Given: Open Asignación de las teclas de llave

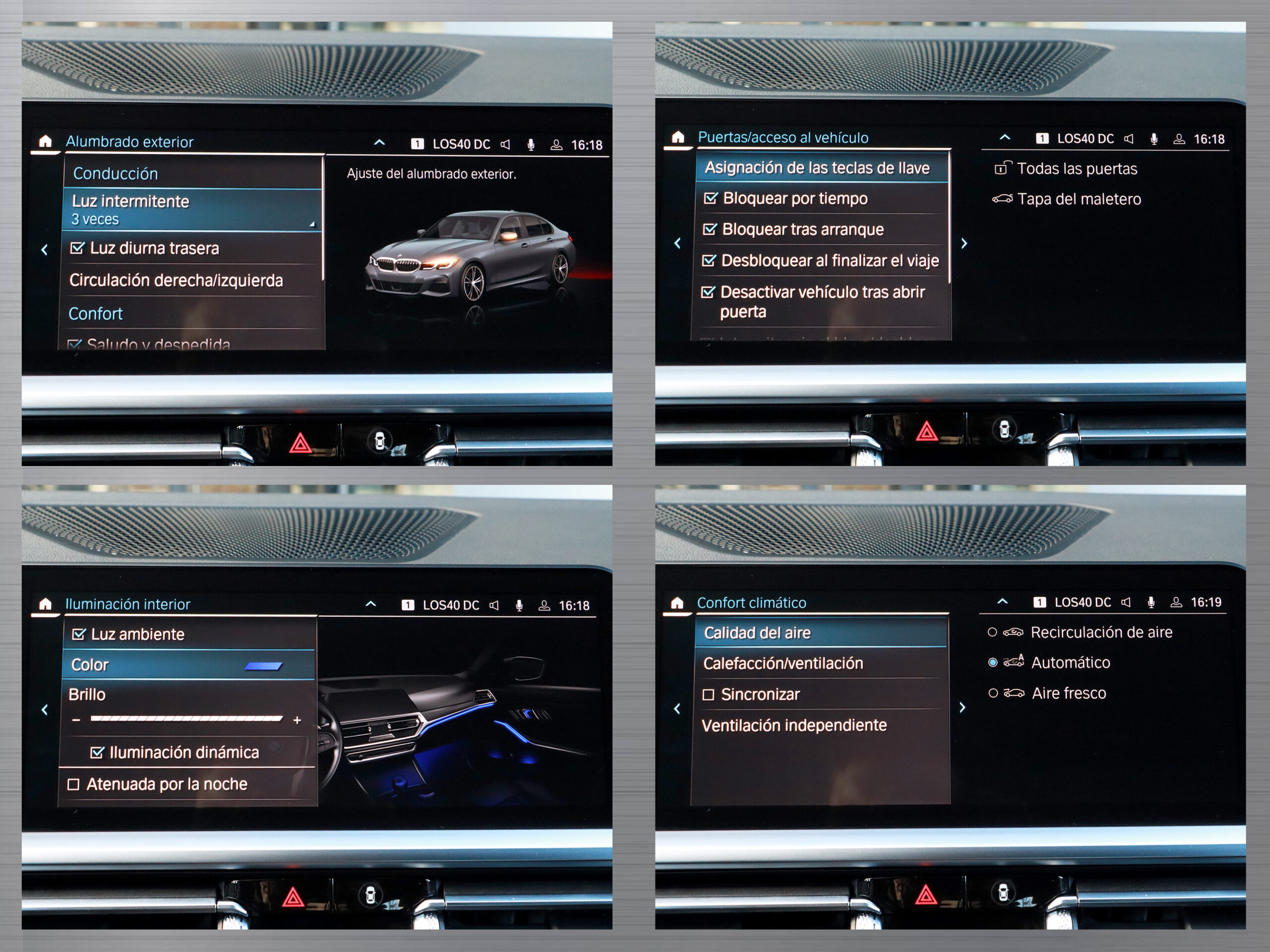Looking at the screenshot, I should click(x=817, y=168).
